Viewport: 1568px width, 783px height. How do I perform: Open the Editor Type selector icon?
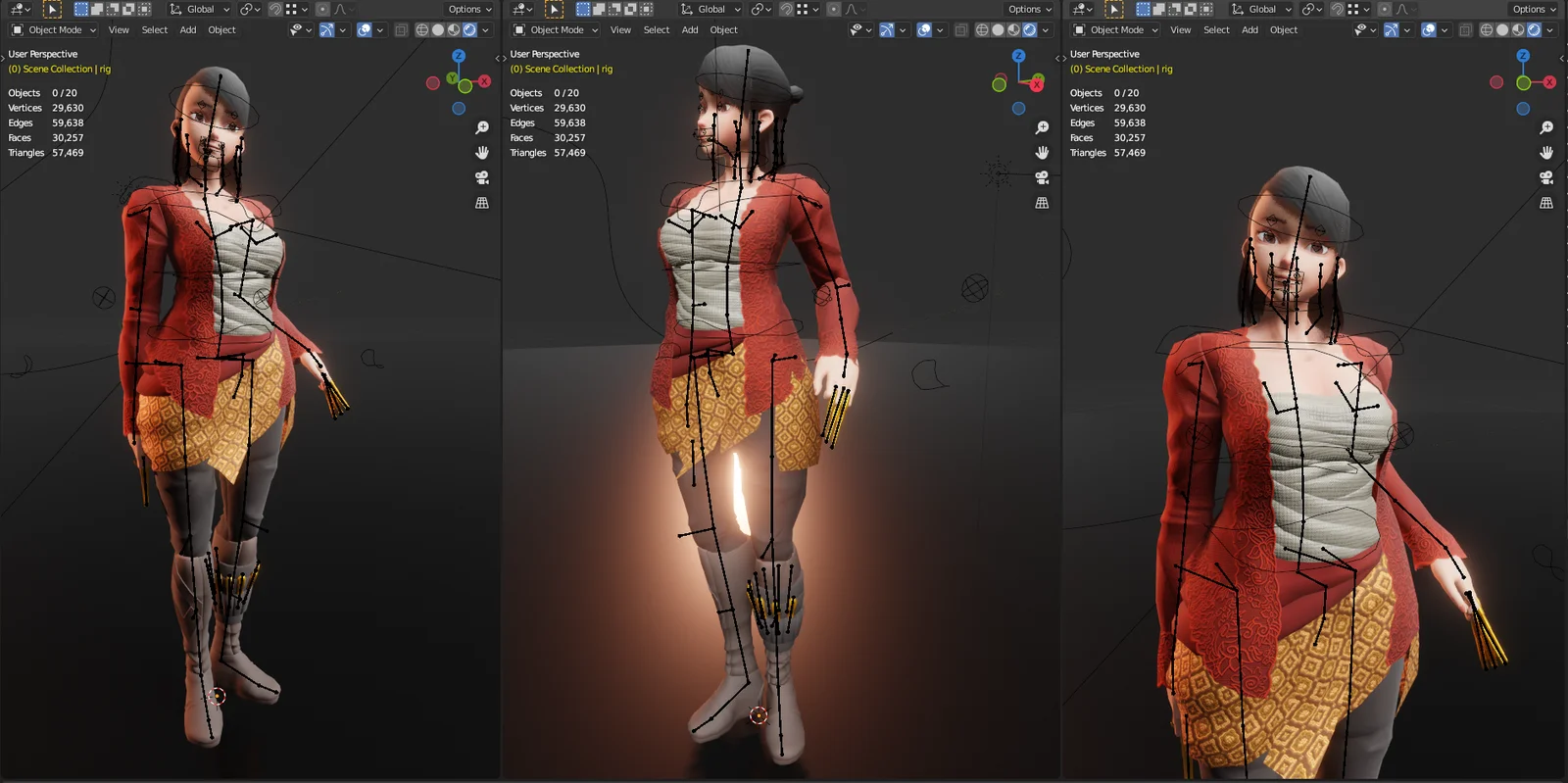tap(16, 9)
